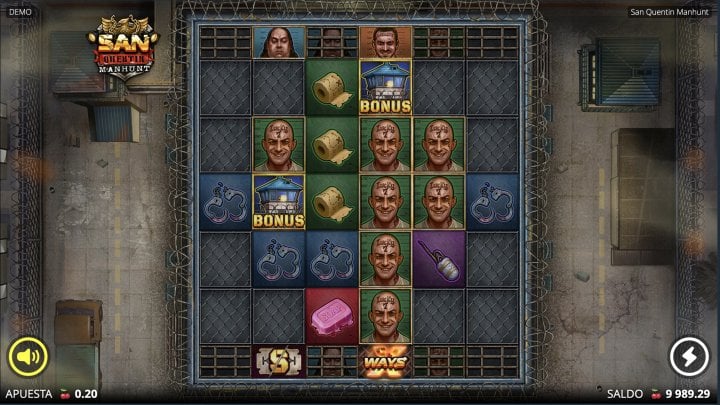Open the Apuesta 0.20 bet selector
720x405 pixels.
coord(54,394)
